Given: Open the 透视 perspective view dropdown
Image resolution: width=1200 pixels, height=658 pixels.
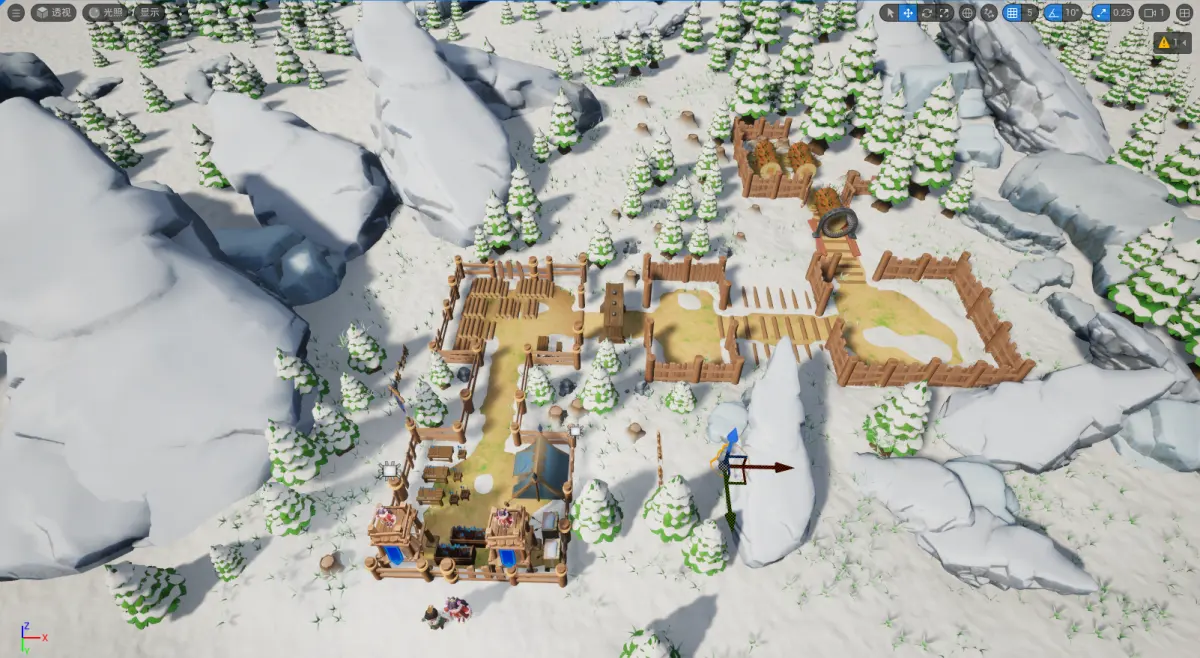Looking at the screenshot, I should (54, 13).
